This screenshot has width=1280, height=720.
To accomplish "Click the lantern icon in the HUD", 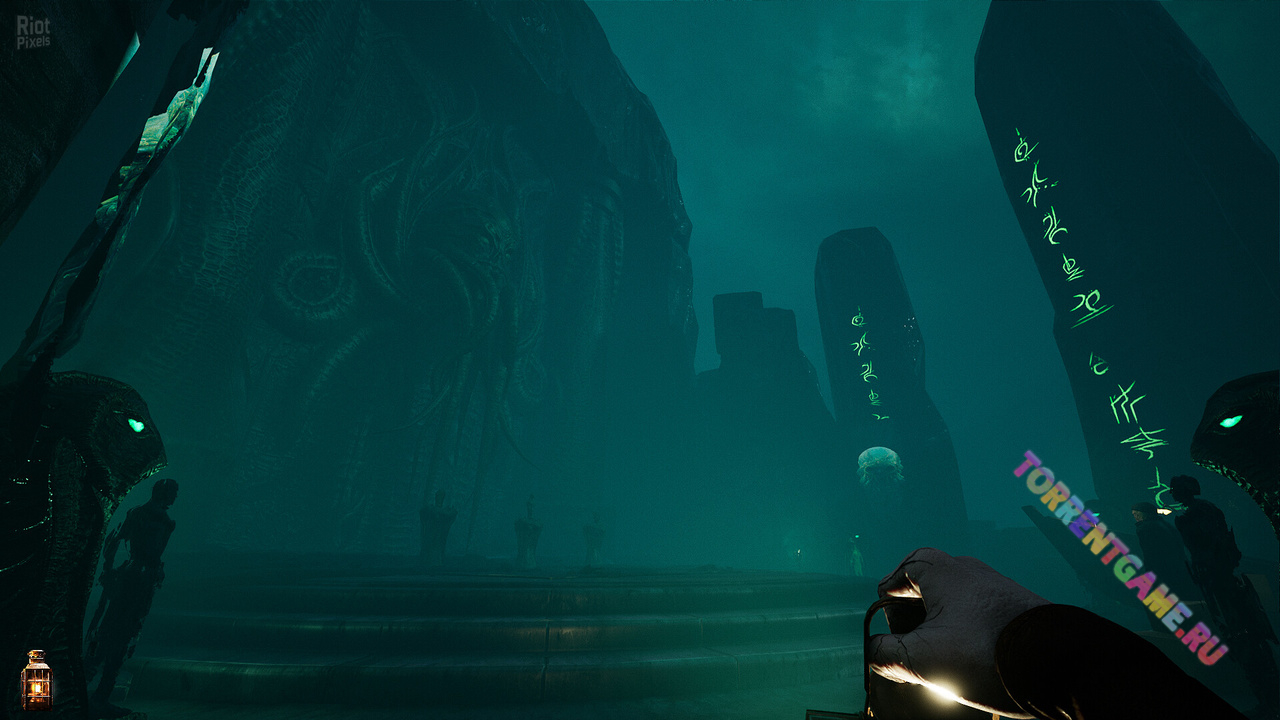I will tap(36, 681).
